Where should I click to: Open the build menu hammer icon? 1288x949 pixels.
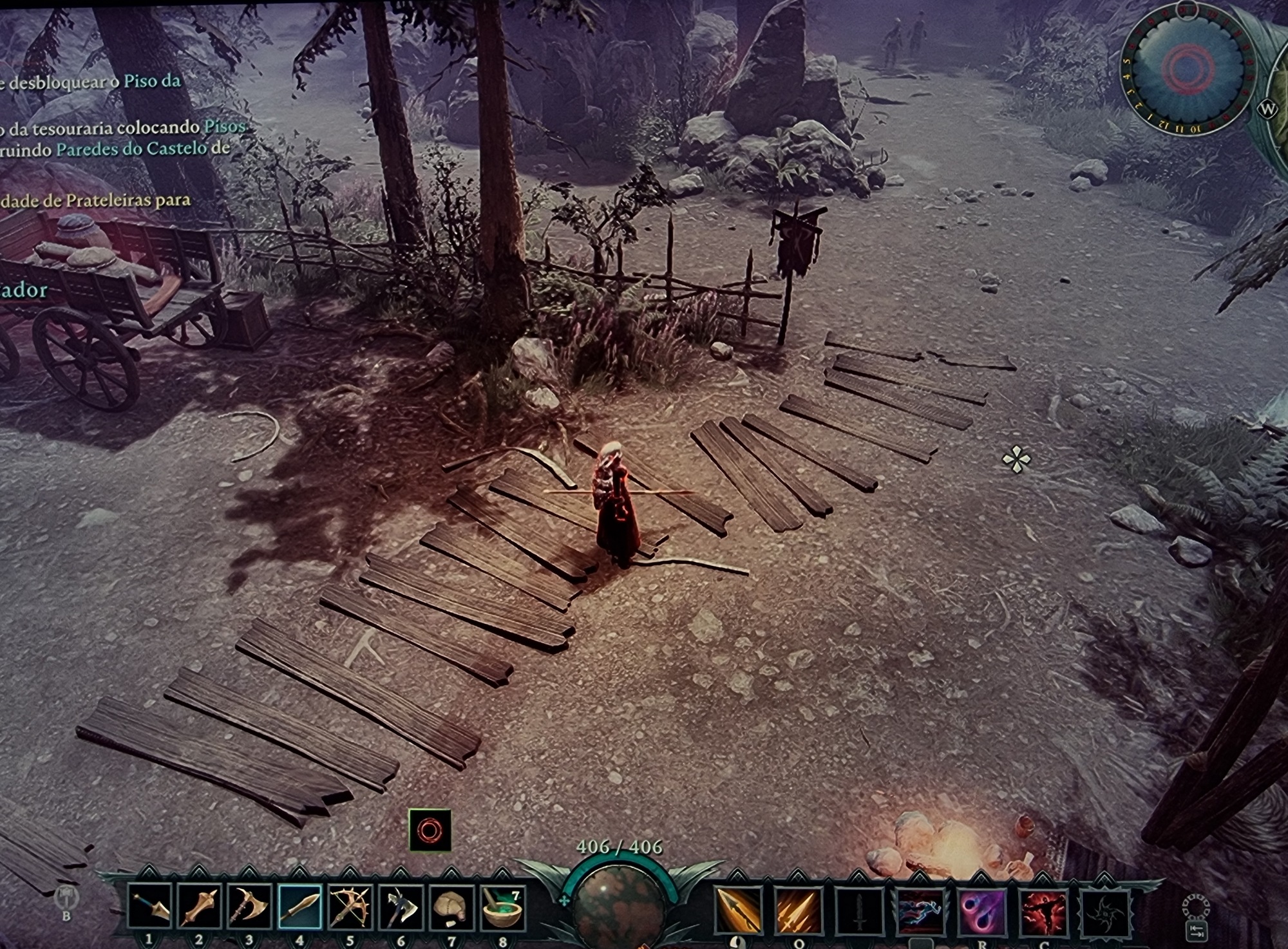tap(66, 896)
